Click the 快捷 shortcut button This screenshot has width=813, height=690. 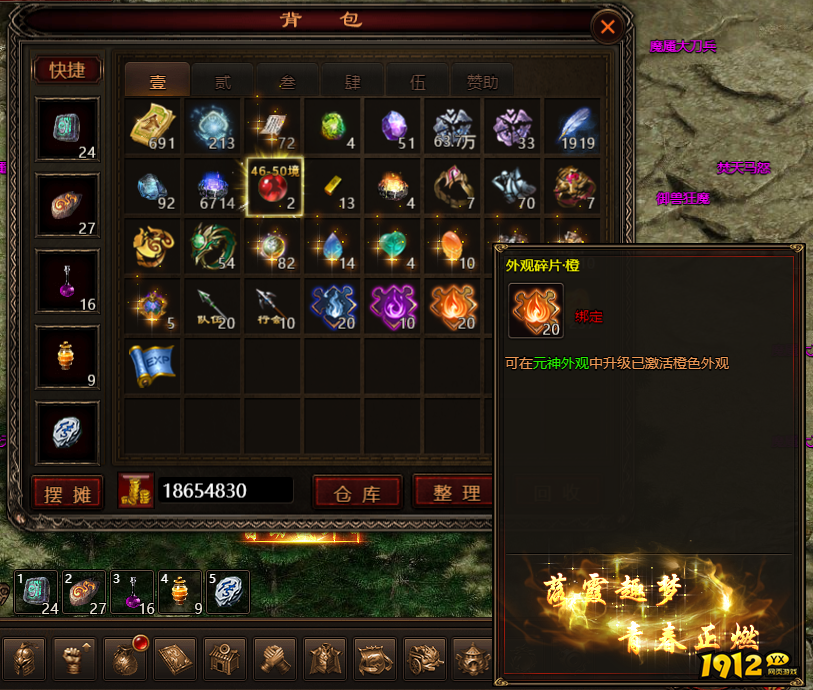(x=67, y=70)
